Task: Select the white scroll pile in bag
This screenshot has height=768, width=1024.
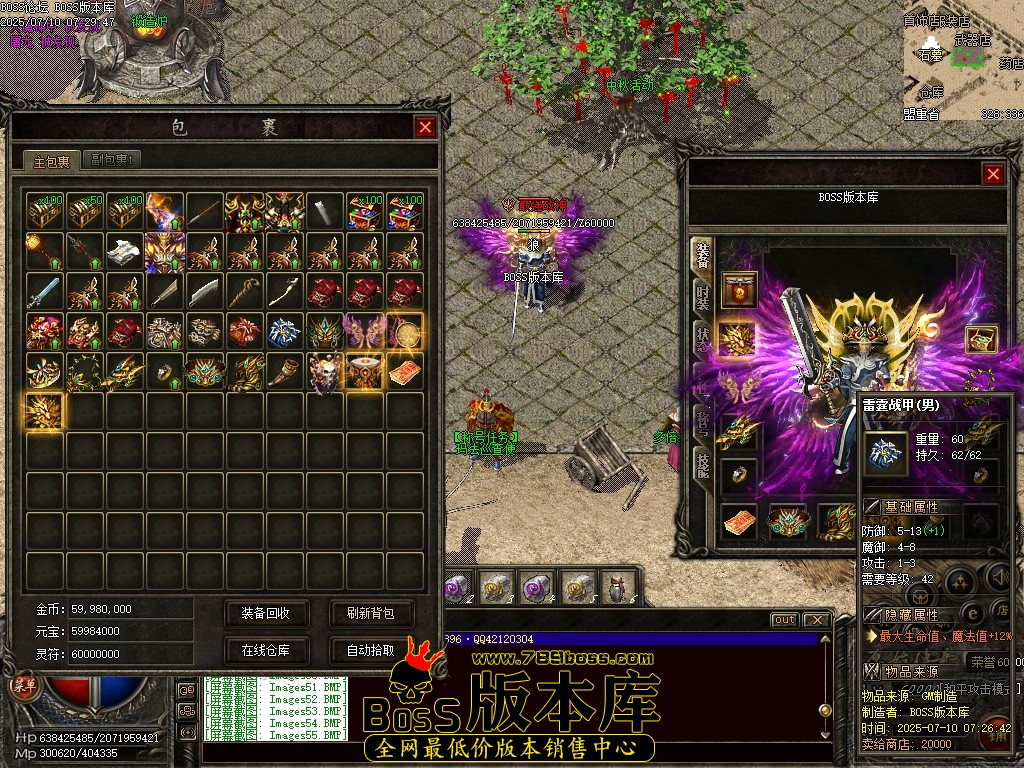Action: (x=125, y=250)
